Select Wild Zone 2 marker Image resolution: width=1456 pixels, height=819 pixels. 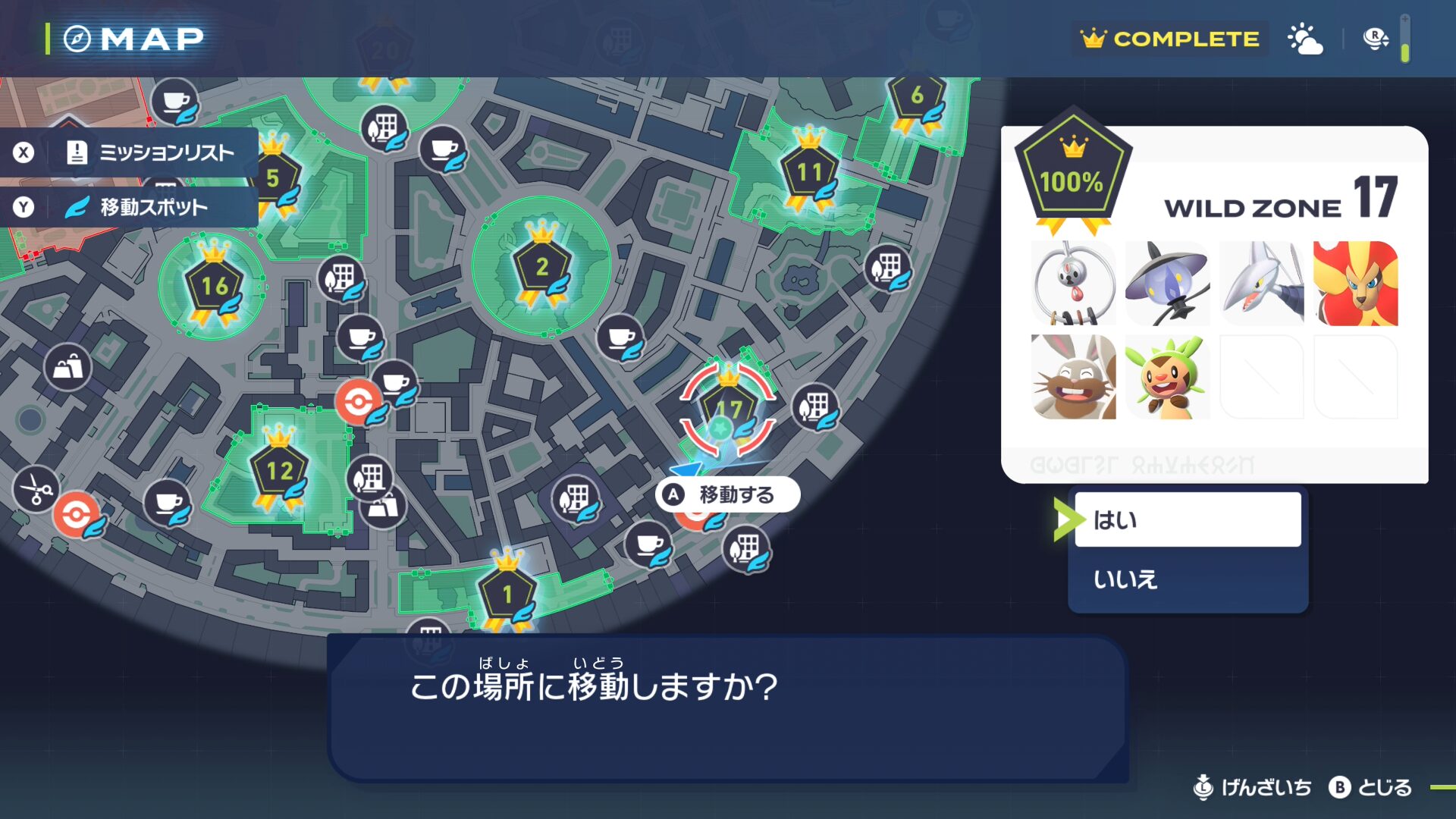(541, 267)
